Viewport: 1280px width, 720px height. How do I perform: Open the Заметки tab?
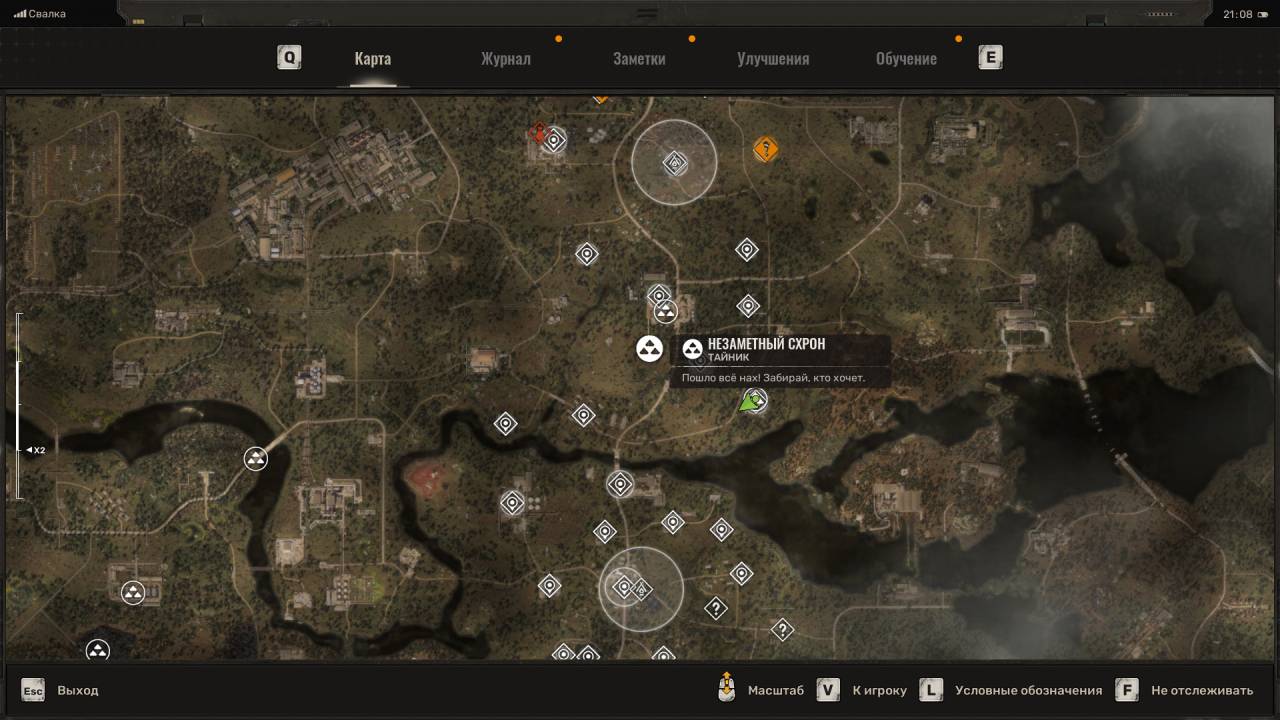[639, 58]
